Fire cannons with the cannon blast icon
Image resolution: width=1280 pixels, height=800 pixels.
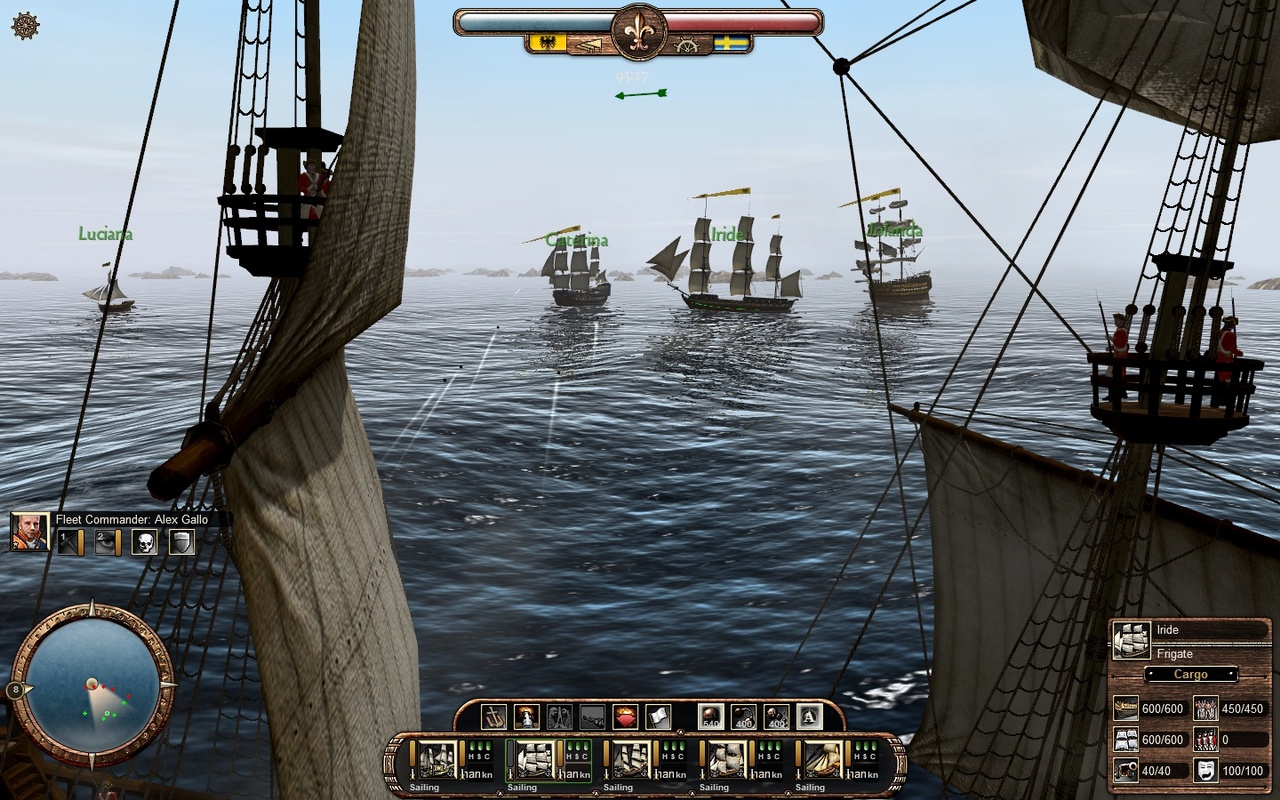(525, 716)
